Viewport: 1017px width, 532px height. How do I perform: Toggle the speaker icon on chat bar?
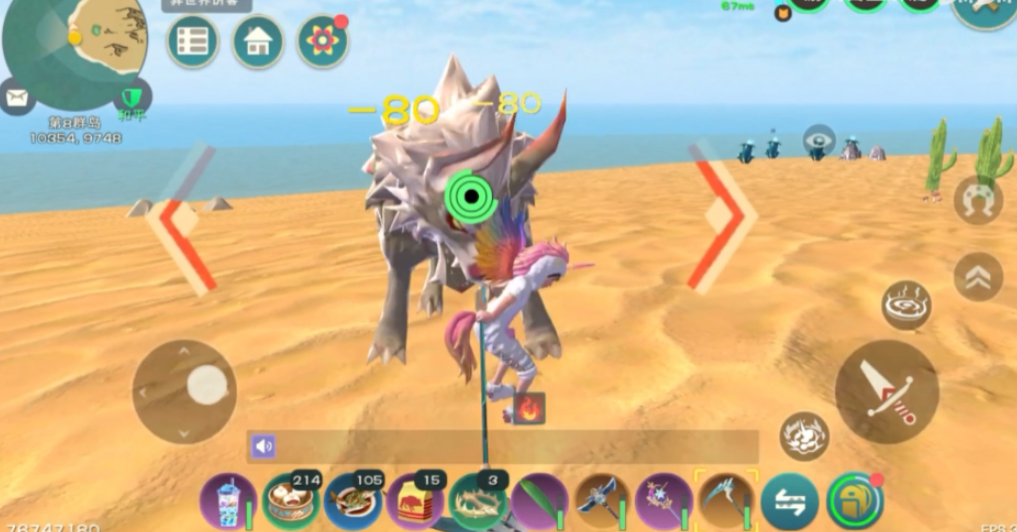coord(263,446)
